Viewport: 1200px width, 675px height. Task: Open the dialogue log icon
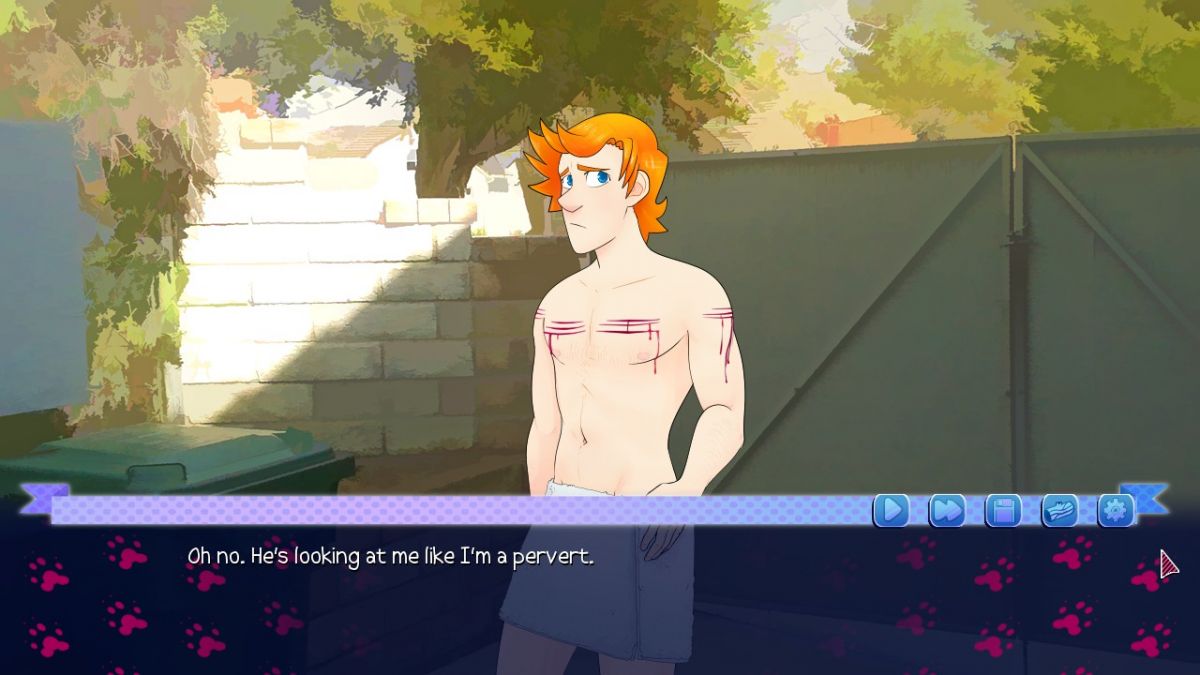[1059, 510]
